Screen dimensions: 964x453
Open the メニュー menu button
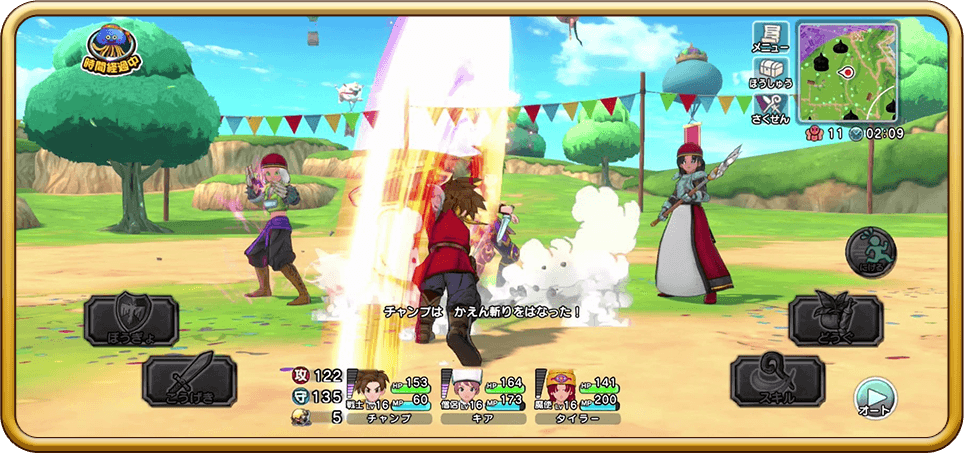click(x=770, y=38)
